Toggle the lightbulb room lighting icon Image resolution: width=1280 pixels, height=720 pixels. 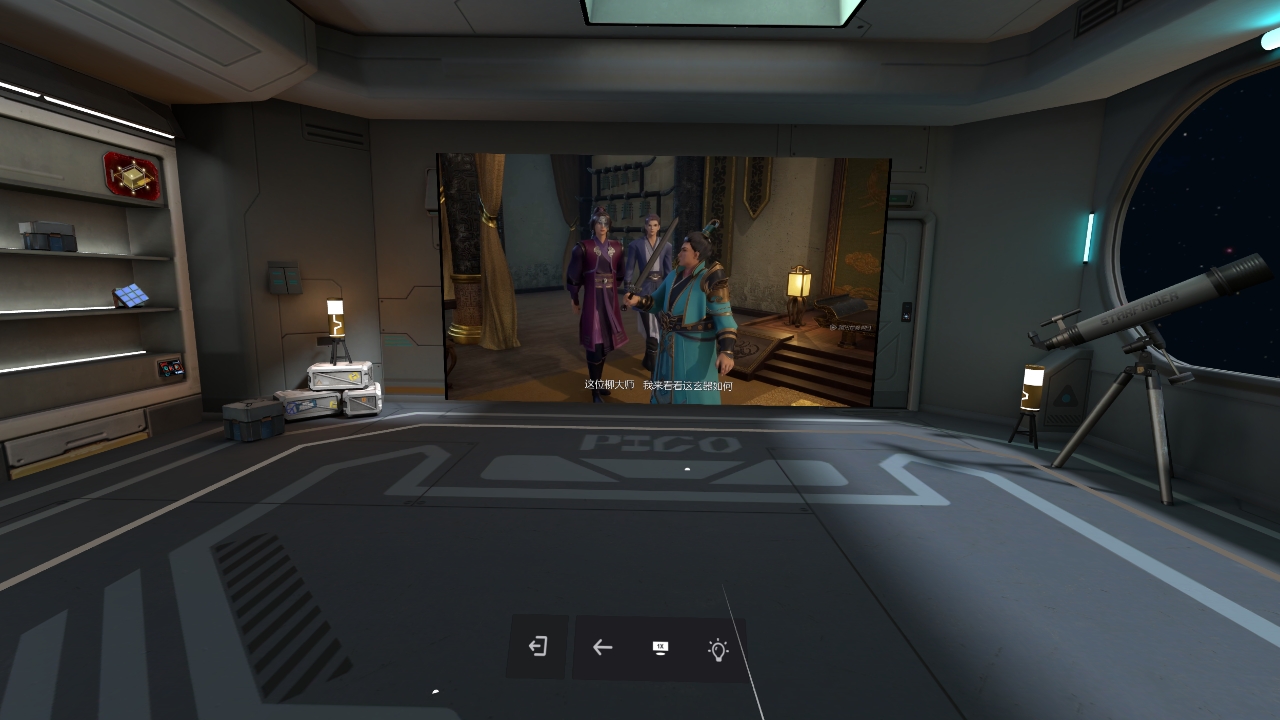(718, 650)
